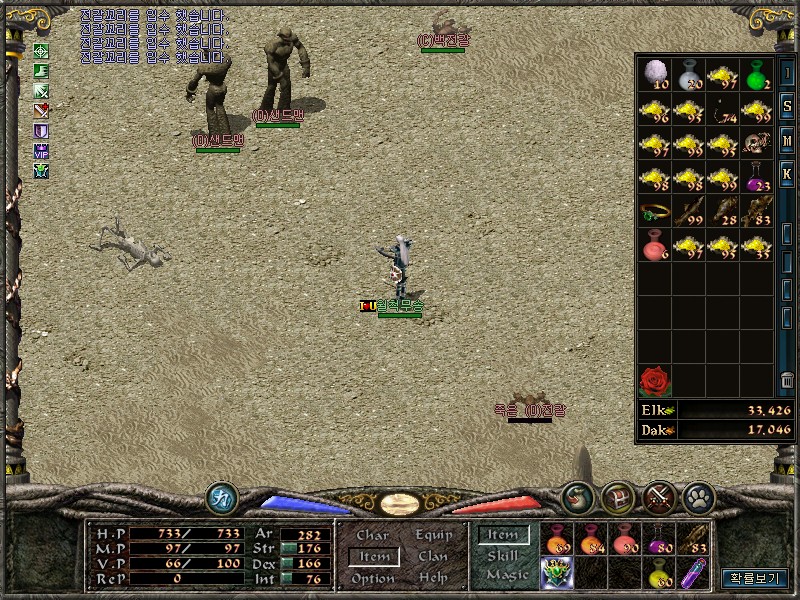Select the green potion inventory slot
Screen dimensions: 800x600
(757, 73)
